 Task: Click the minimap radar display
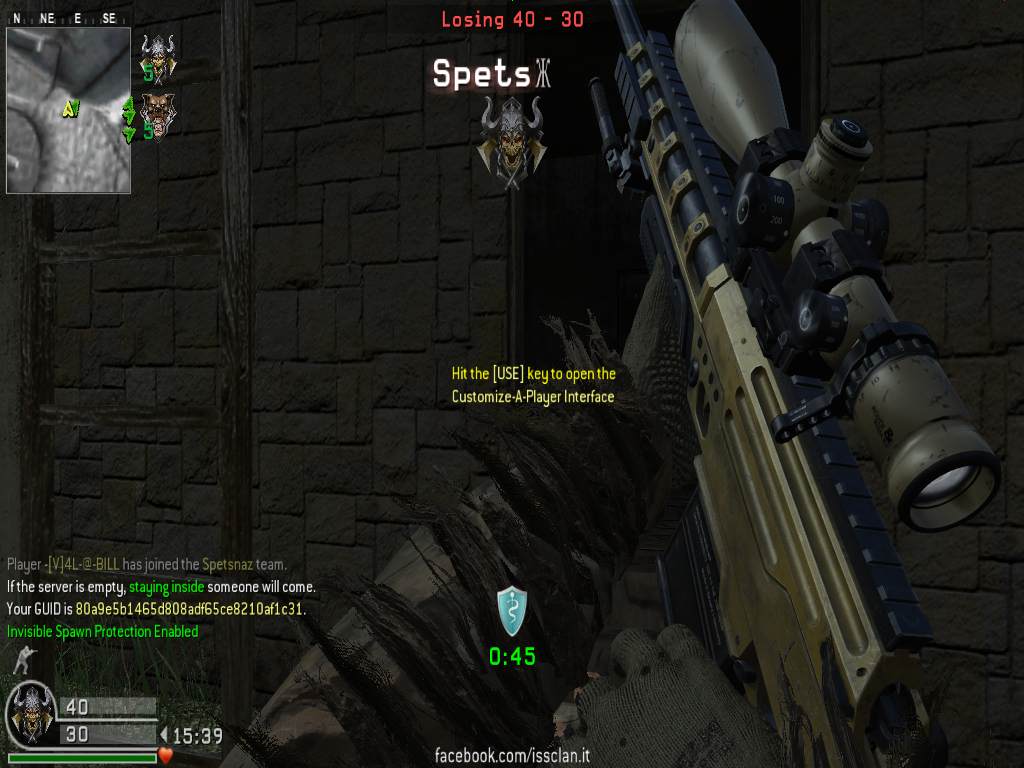68,110
